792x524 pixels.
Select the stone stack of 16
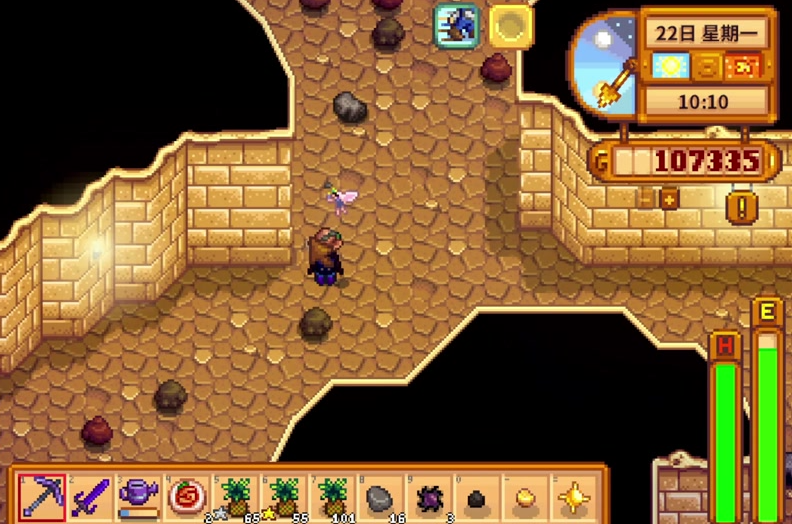[380, 495]
